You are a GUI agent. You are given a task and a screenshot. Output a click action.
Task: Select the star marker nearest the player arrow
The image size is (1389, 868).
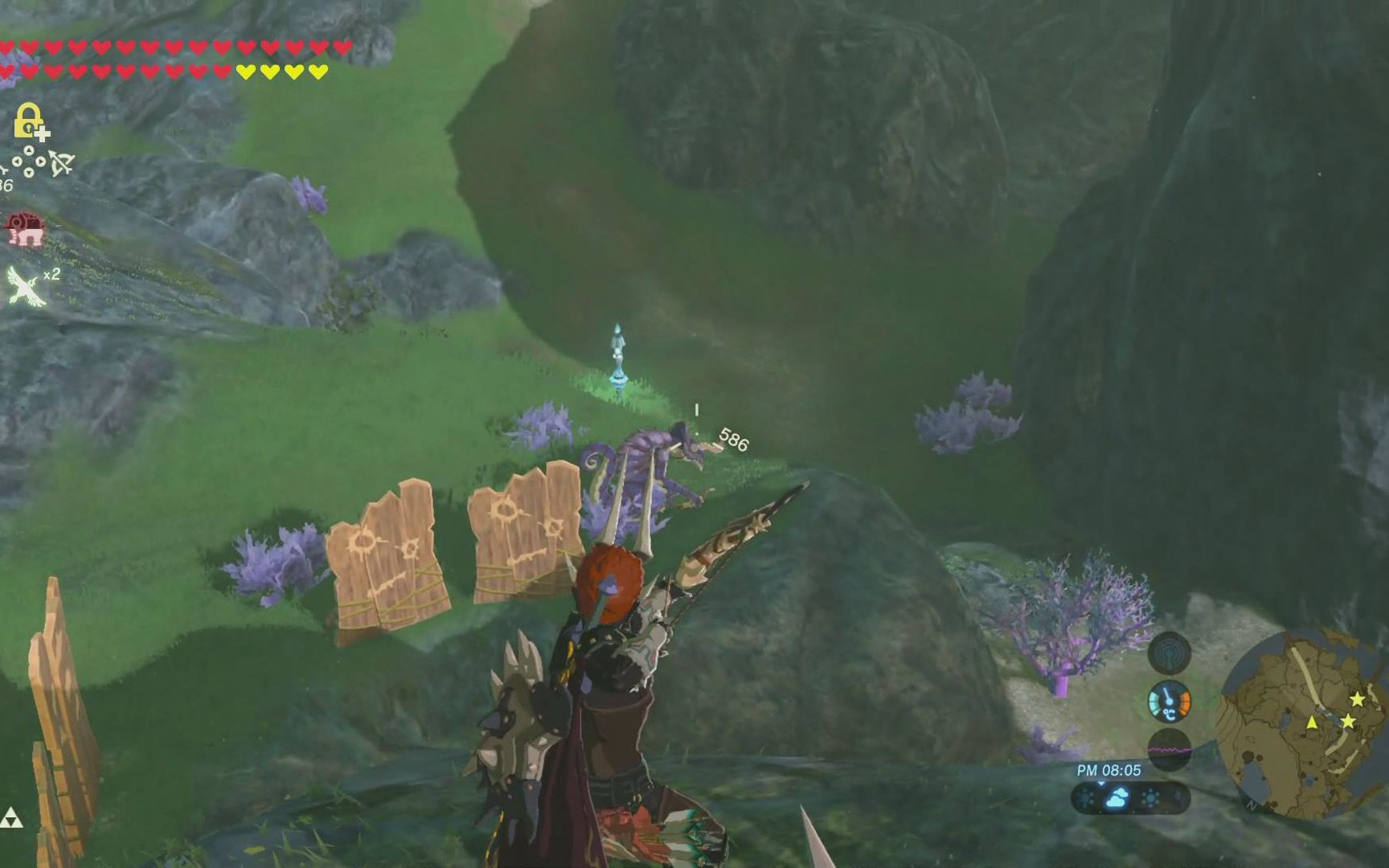pyautogui.click(x=1348, y=722)
